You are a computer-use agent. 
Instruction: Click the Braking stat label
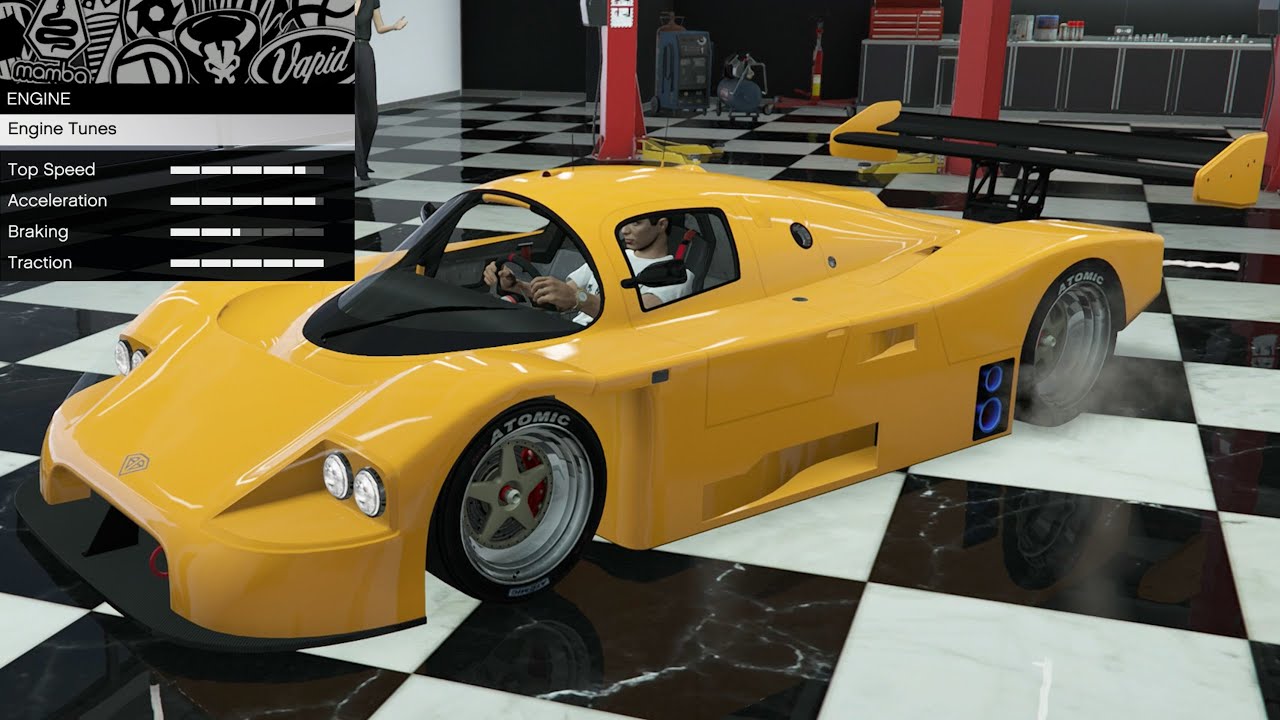click(x=38, y=231)
